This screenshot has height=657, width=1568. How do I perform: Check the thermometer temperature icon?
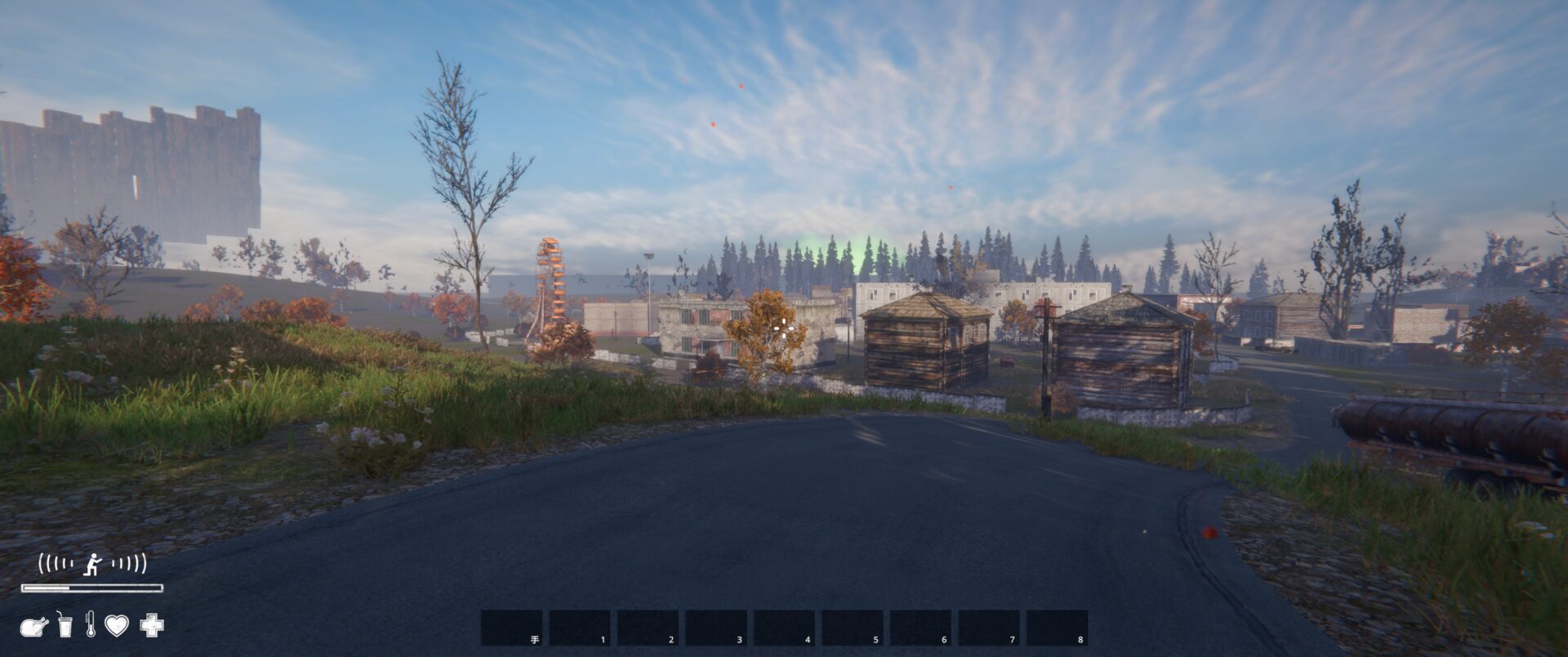pos(90,625)
